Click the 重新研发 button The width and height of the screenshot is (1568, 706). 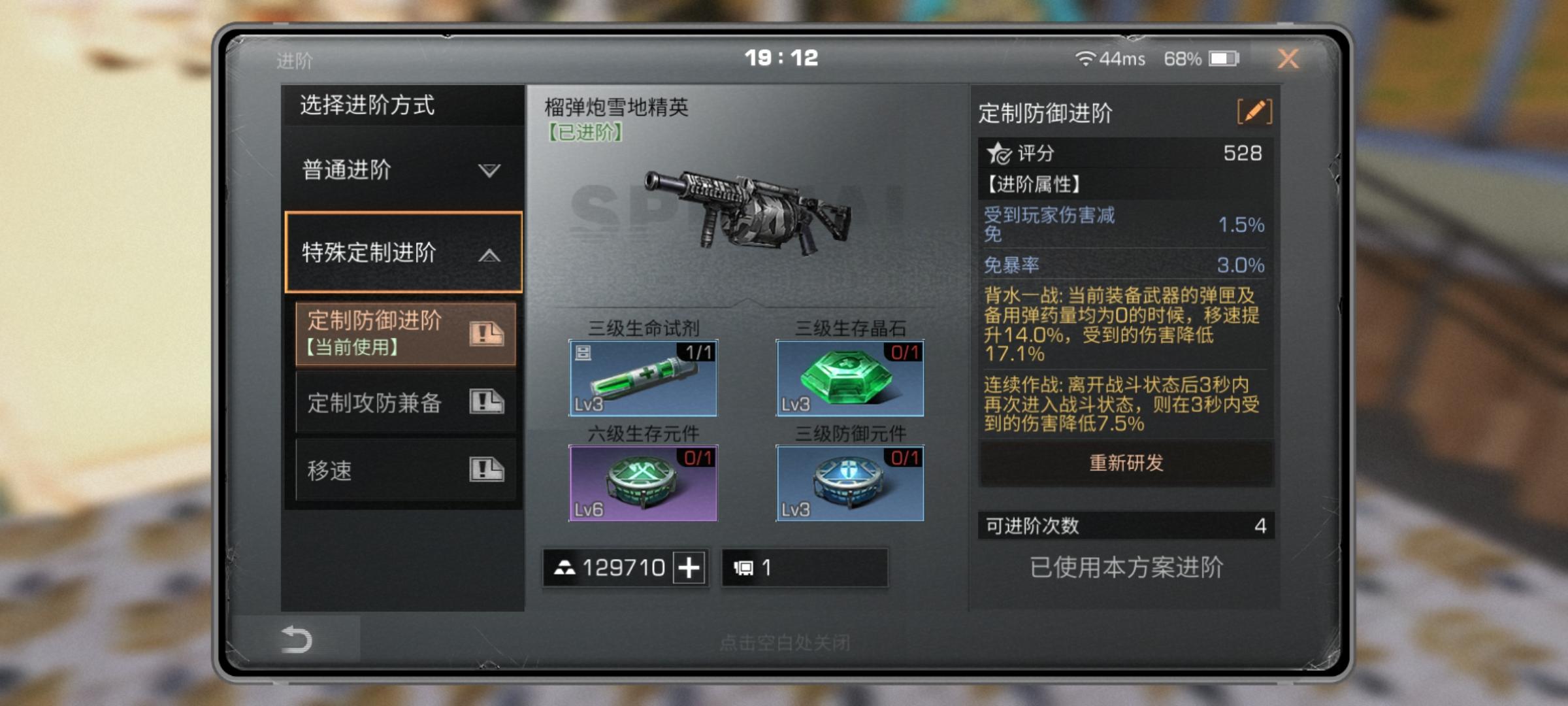(1126, 463)
